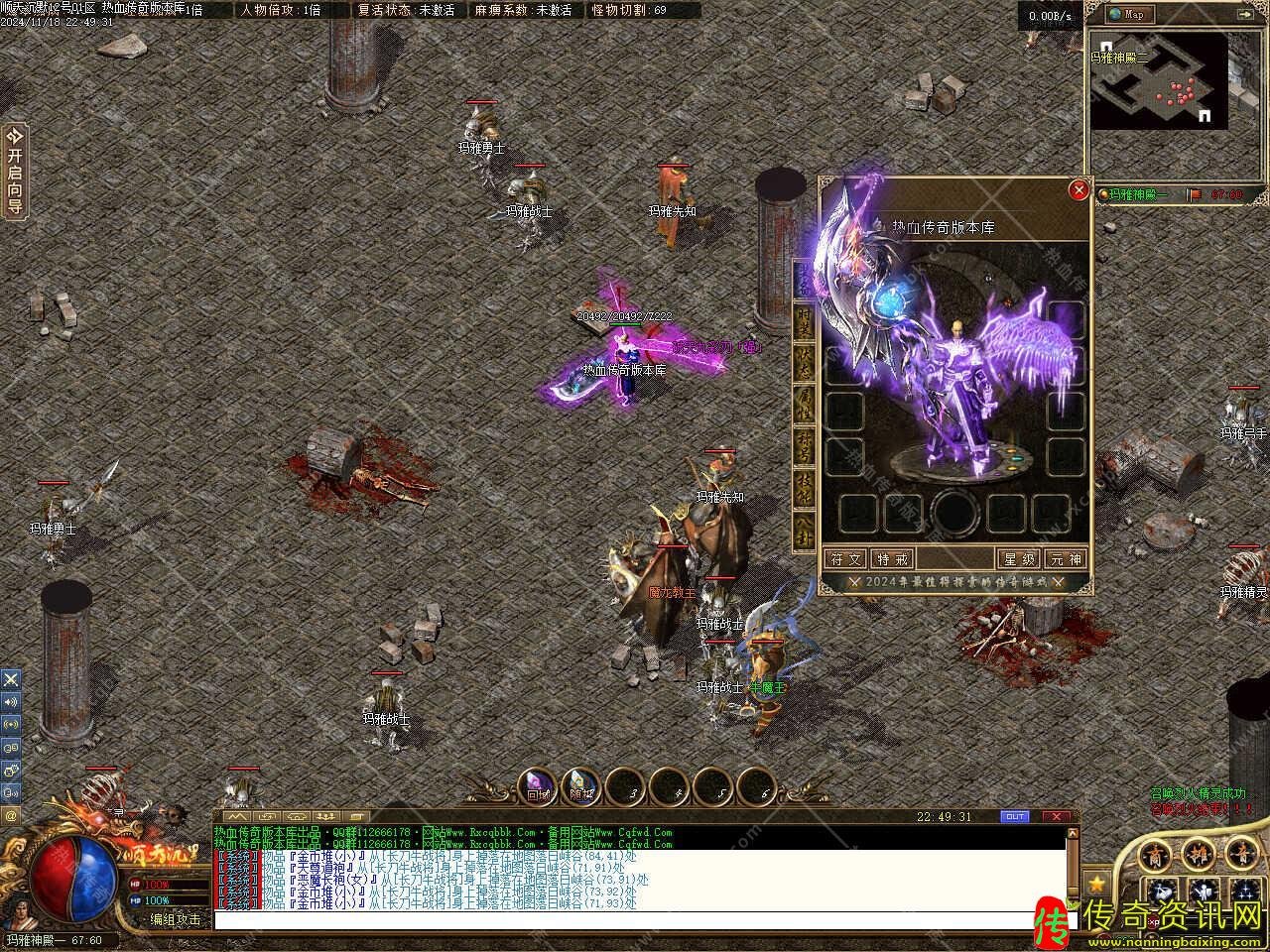
Task: Click the blue OUT button
Action: click(x=1014, y=817)
